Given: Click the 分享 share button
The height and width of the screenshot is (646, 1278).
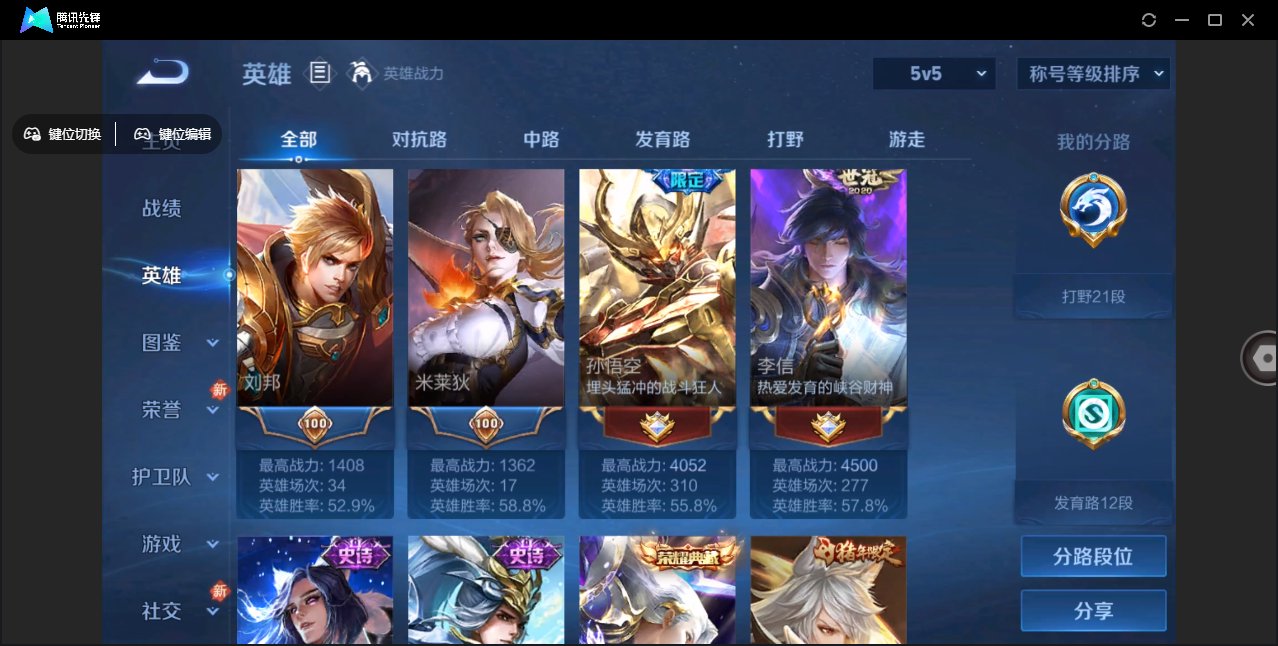Looking at the screenshot, I should [1093, 610].
